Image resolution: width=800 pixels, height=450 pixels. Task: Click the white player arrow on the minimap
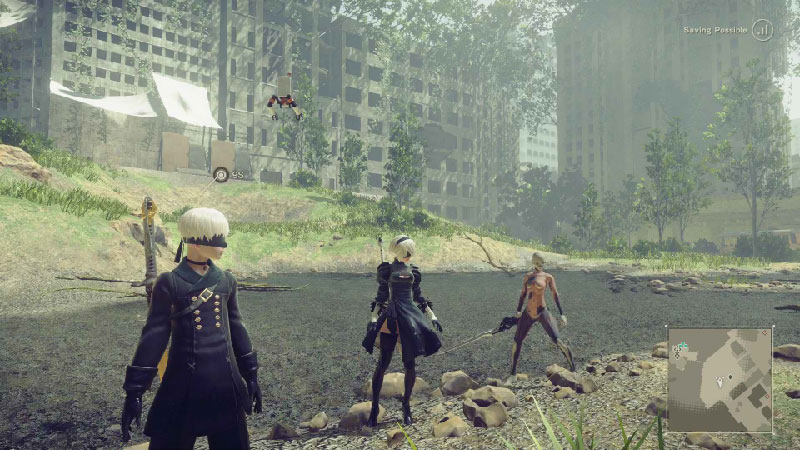click(718, 380)
